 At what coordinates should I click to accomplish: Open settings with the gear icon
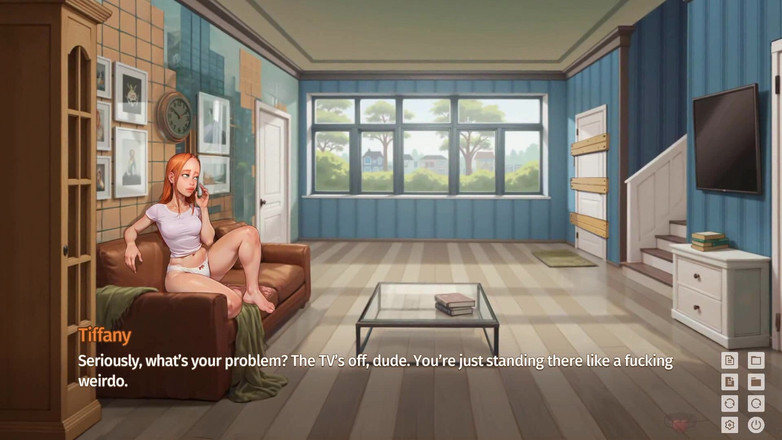(x=730, y=425)
